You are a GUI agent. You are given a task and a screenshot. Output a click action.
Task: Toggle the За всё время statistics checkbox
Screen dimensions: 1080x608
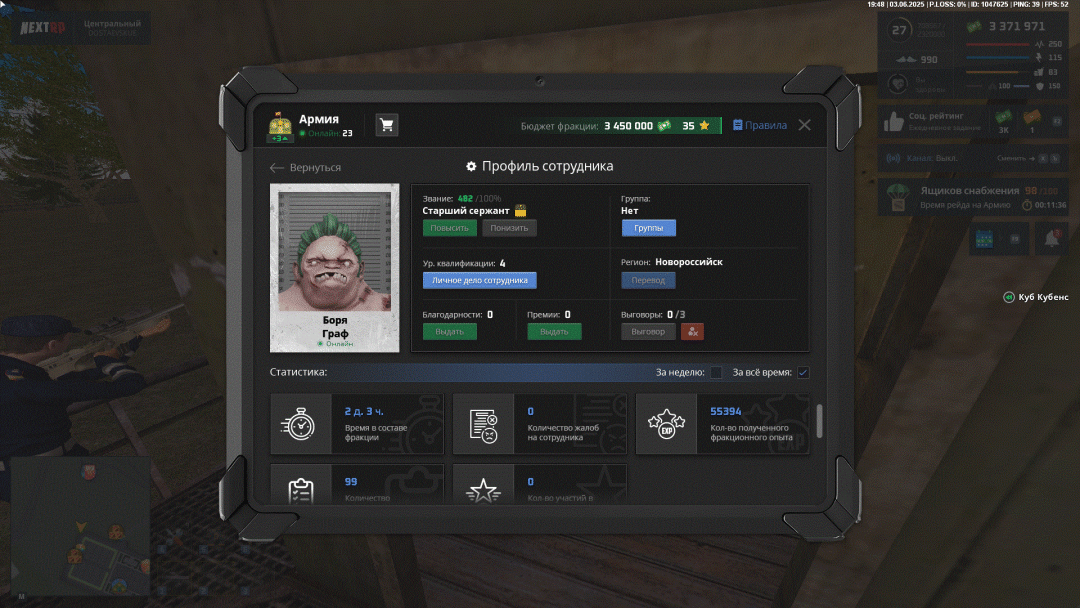pos(803,373)
